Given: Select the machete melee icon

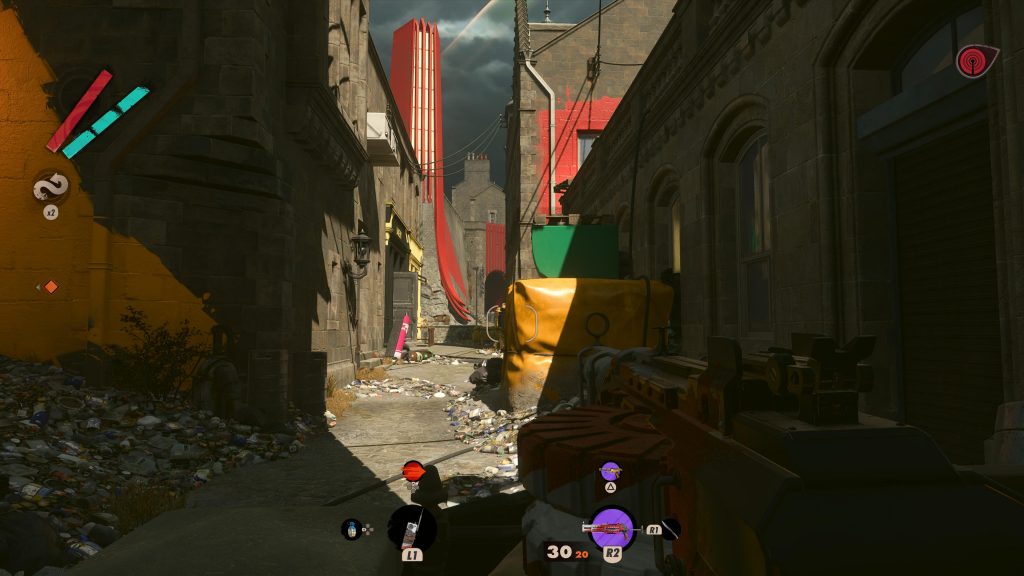Looking at the screenshot, I should click(x=670, y=529).
